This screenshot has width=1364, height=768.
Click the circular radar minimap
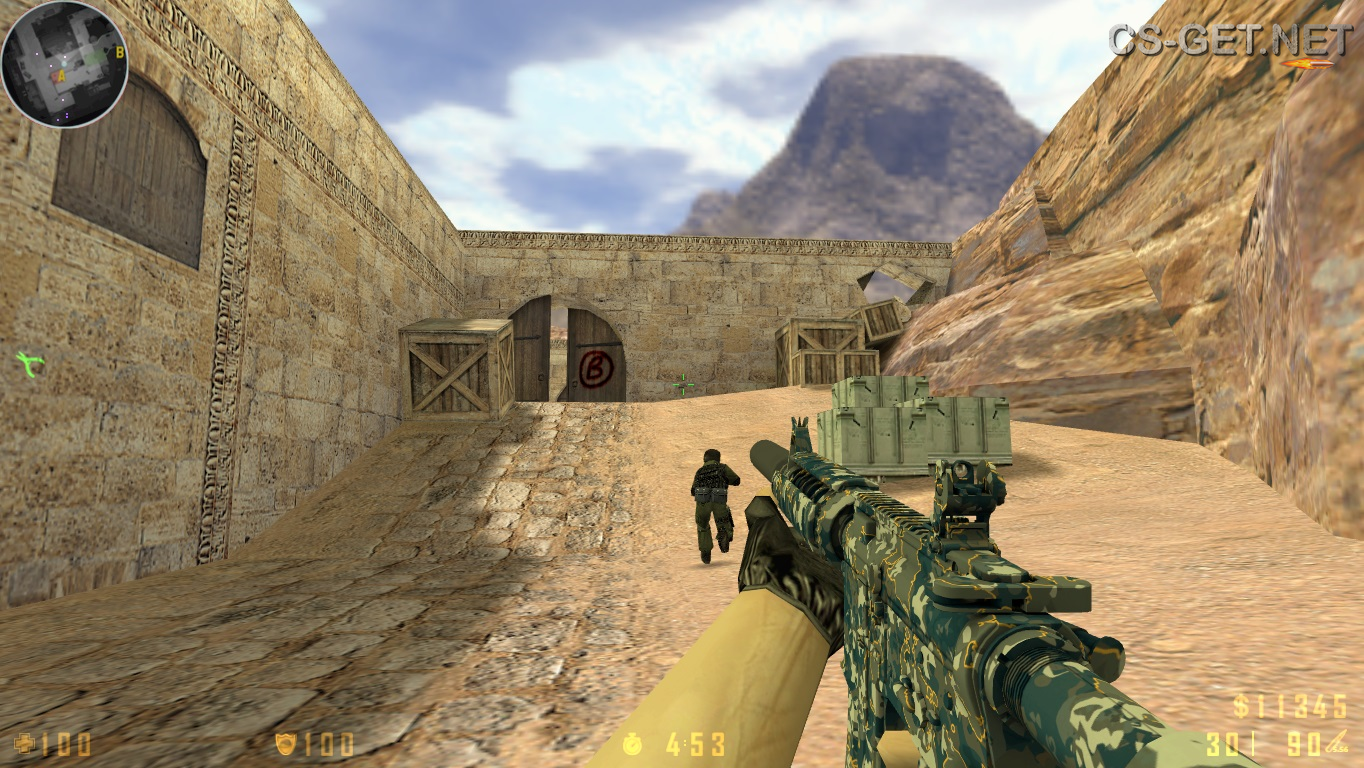(x=64, y=64)
